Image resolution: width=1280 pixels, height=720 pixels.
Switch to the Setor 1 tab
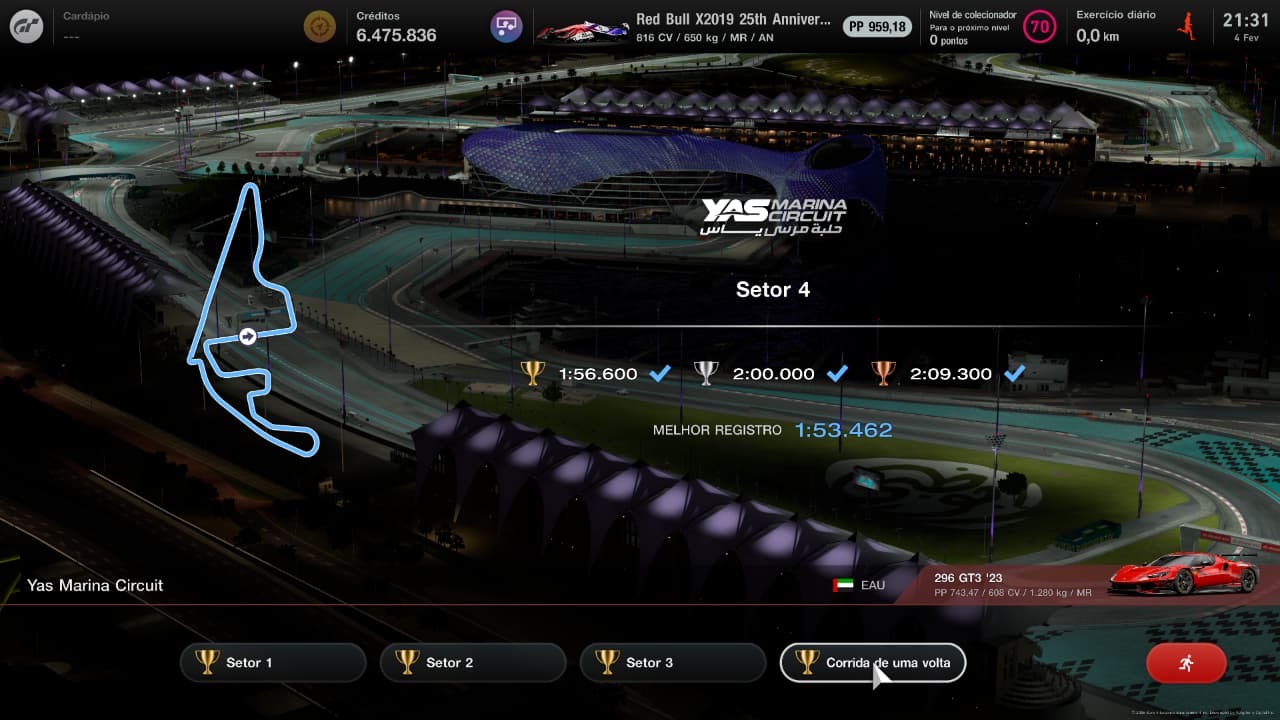tap(272, 662)
